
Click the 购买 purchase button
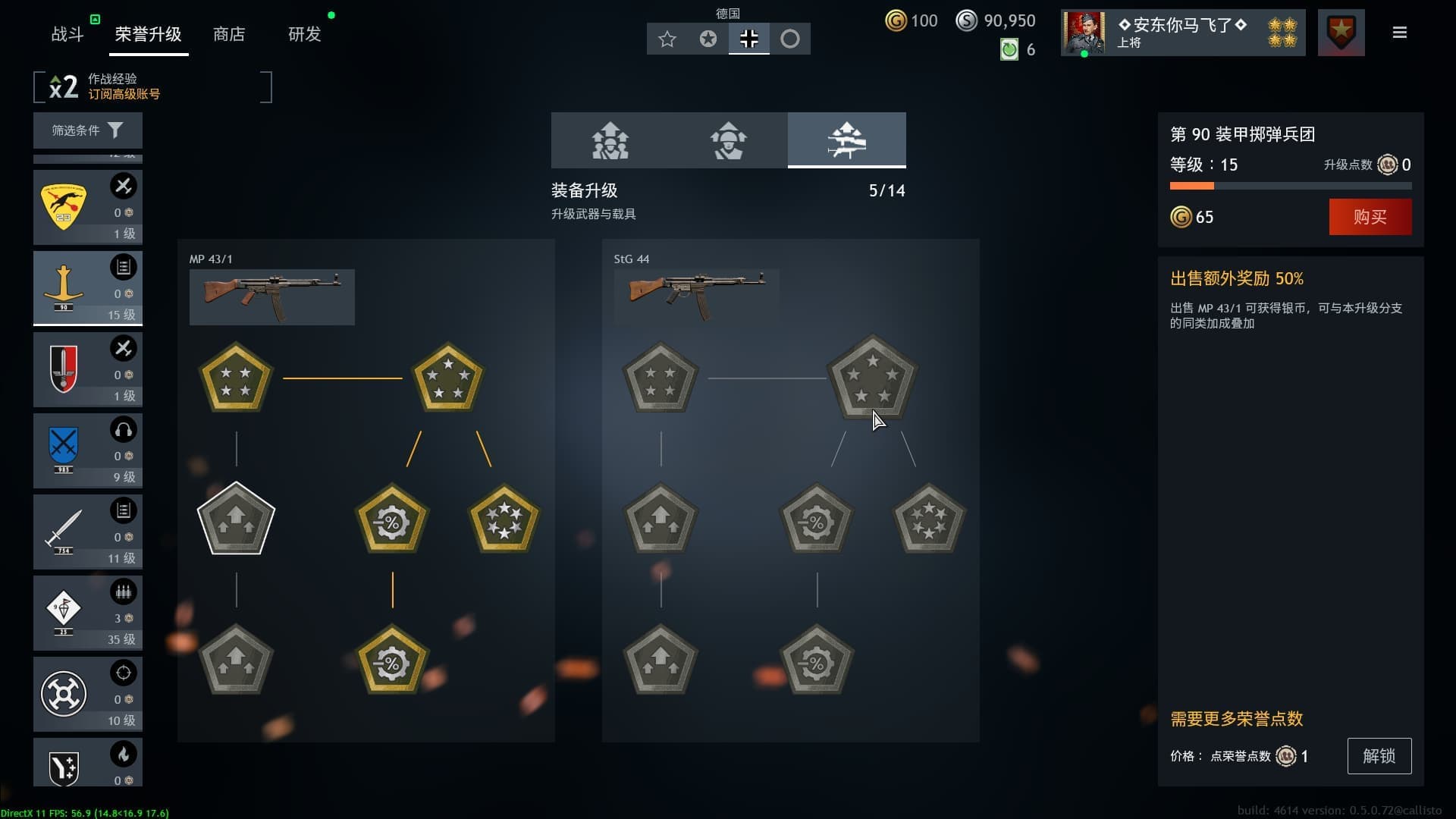click(1370, 217)
